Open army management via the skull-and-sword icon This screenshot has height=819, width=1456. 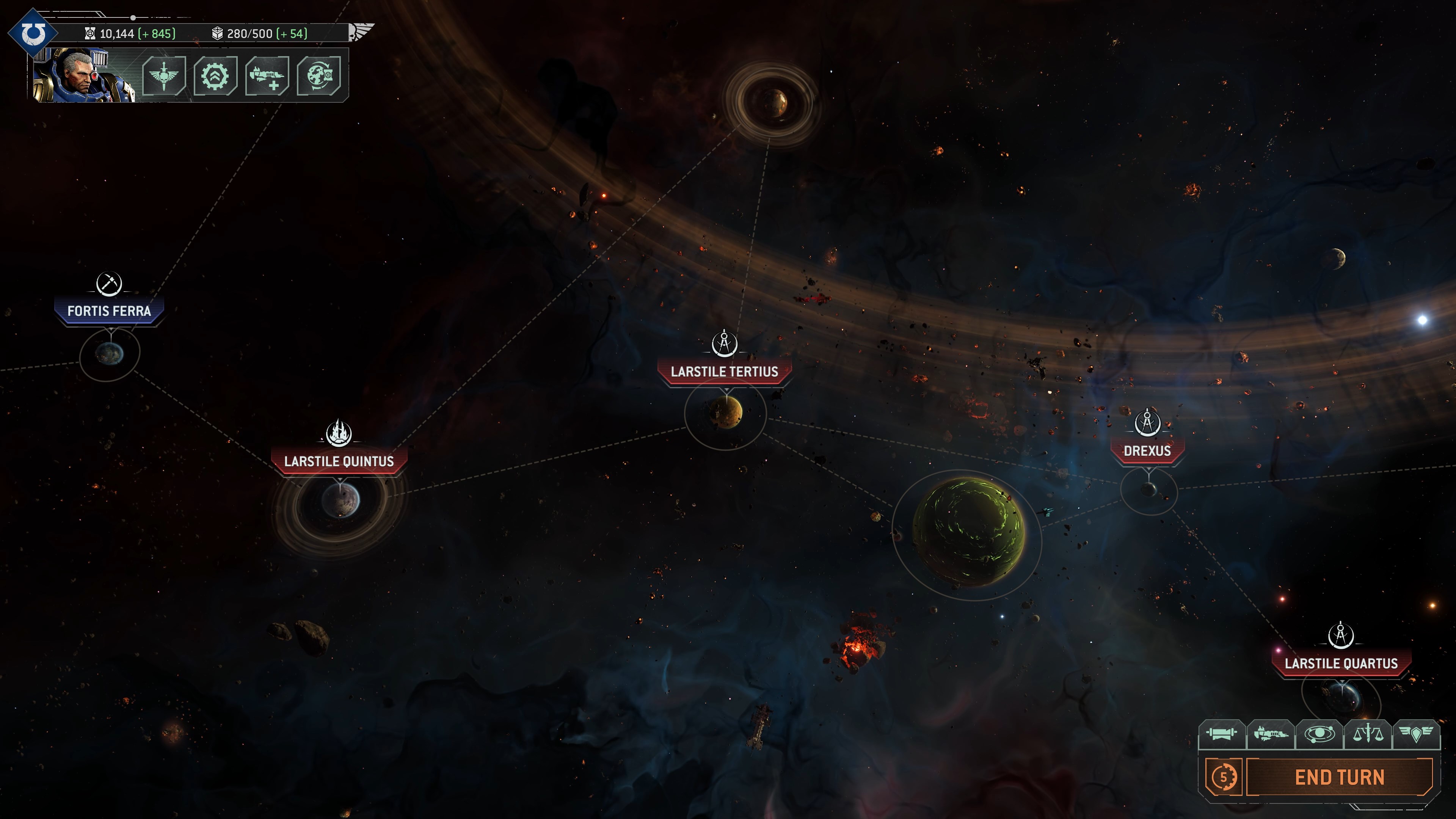click(x=165, y=76)
